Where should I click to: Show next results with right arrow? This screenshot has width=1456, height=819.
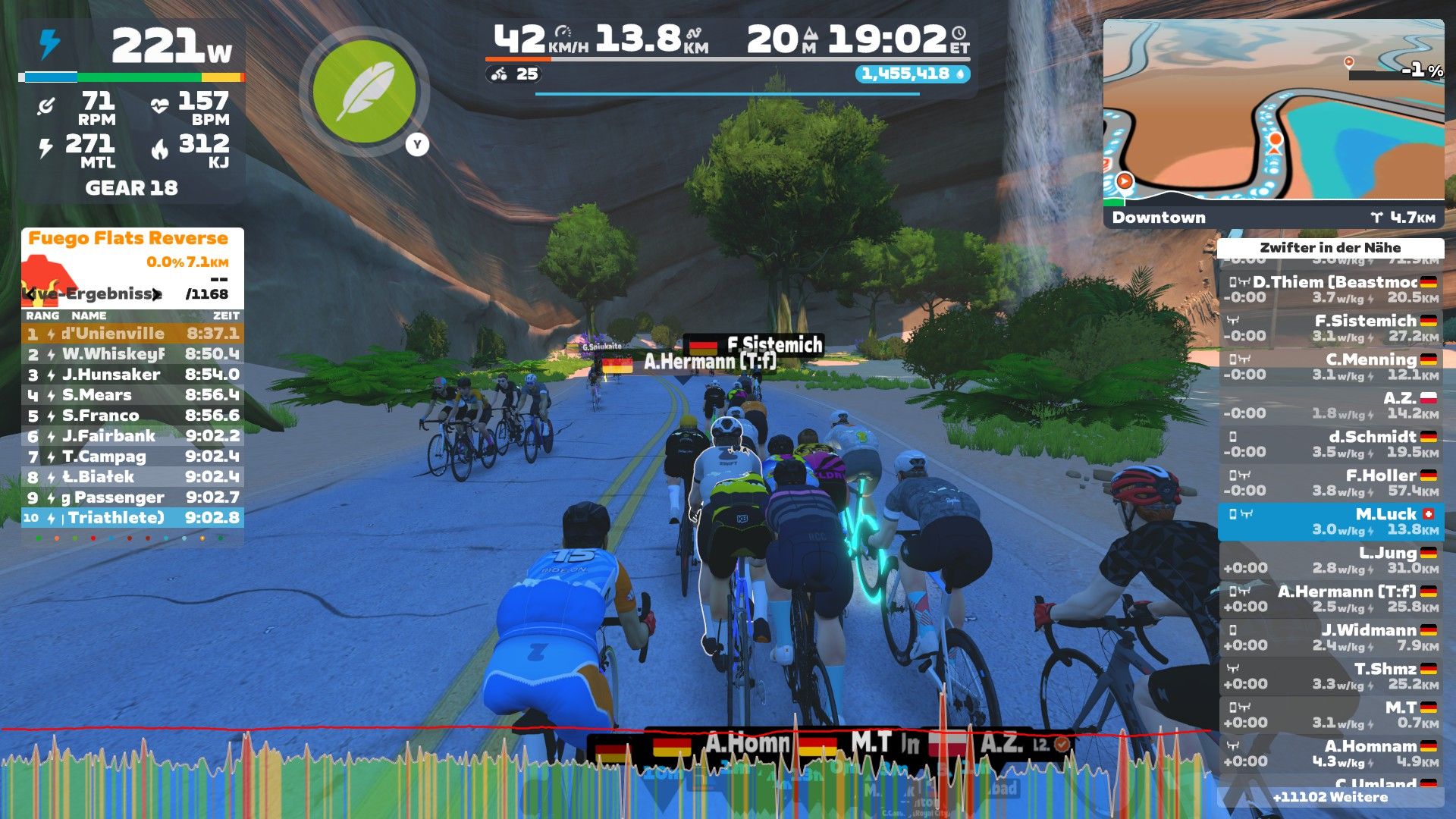[x=156, y=294]
